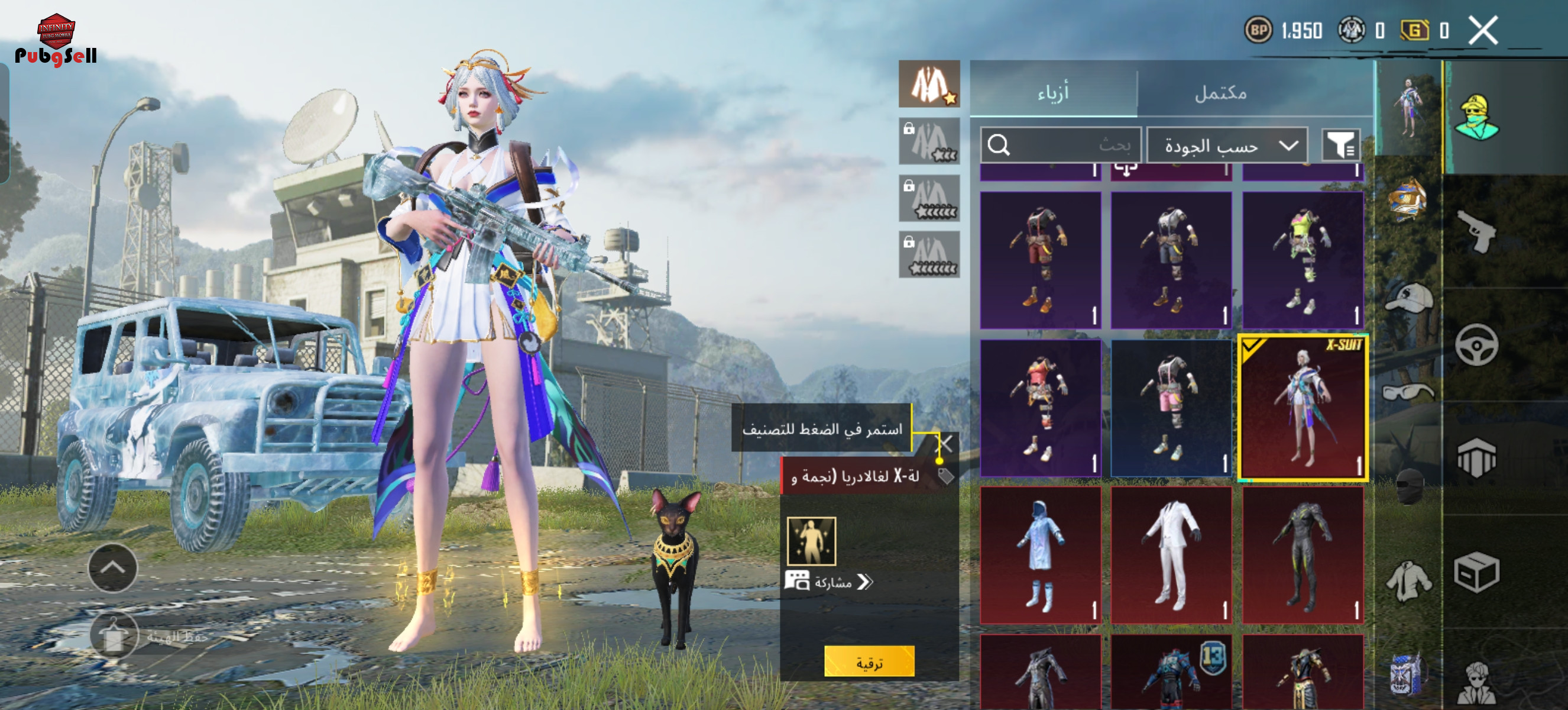Switch to the أزياء outfits tab
This screenshot has height=710, width=1568.
pyautogui.click(x=1053, y=92)
